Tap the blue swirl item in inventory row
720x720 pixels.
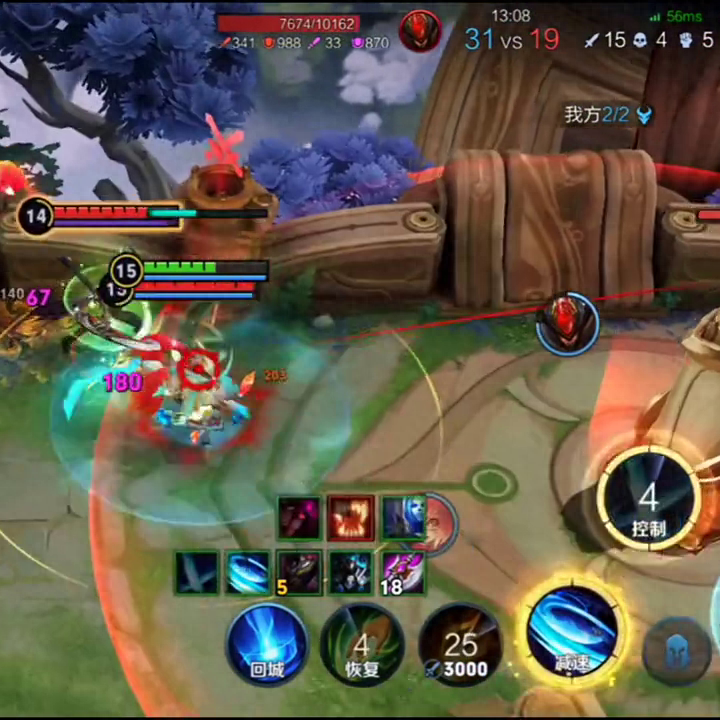tap(247, 573)
